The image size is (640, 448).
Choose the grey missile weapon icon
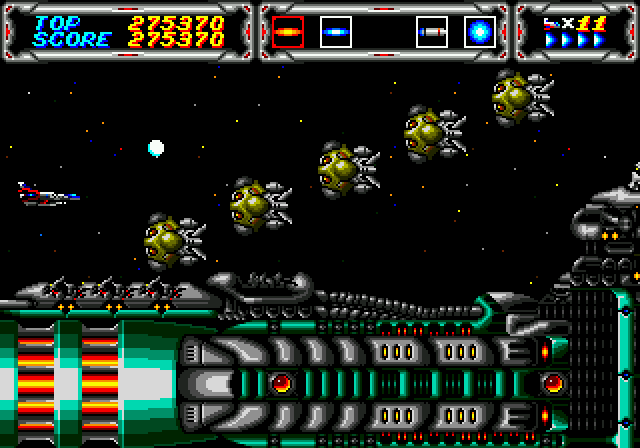[431, 33]
